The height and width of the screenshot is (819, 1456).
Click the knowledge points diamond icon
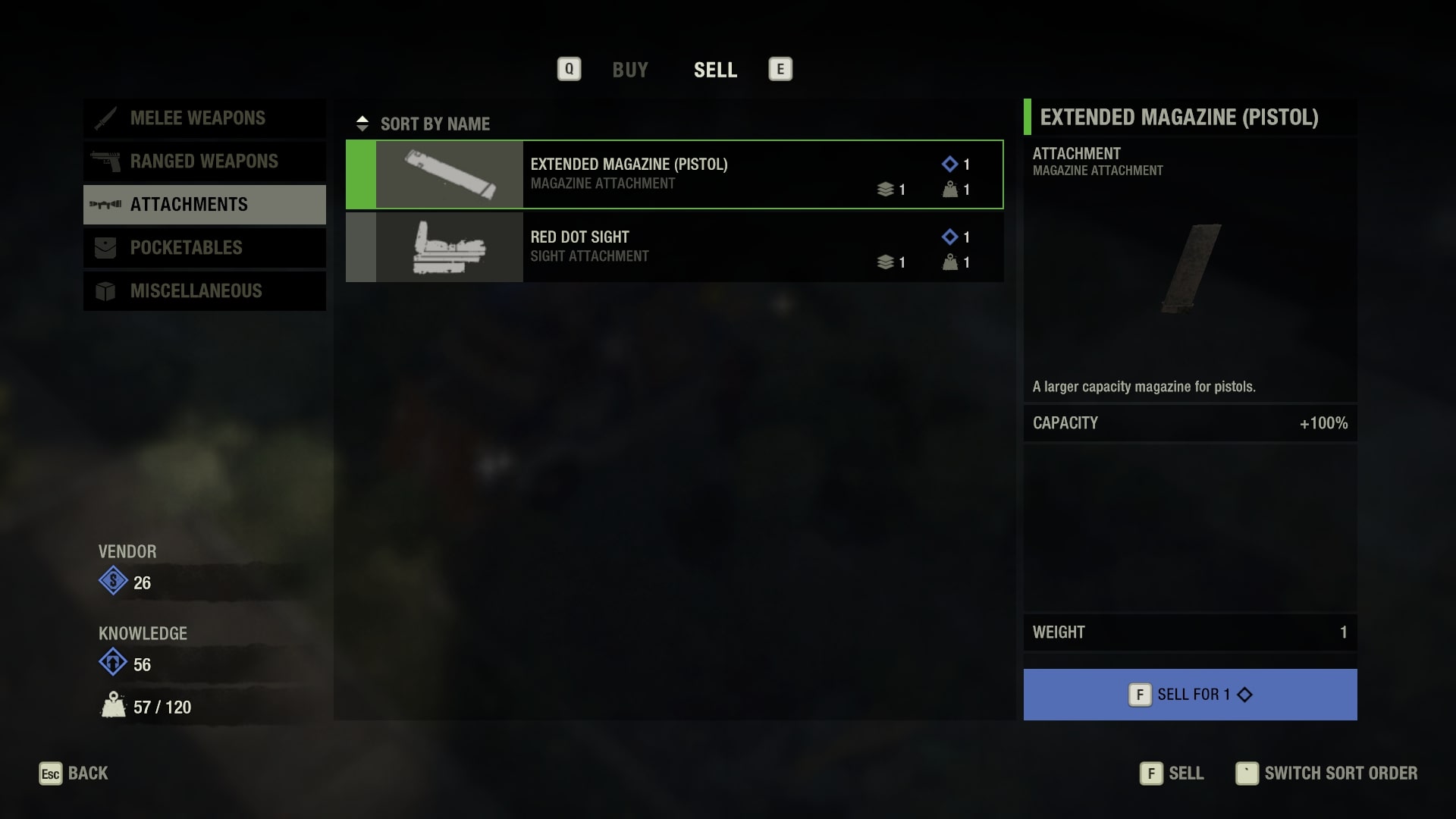[x=113, y=664]
